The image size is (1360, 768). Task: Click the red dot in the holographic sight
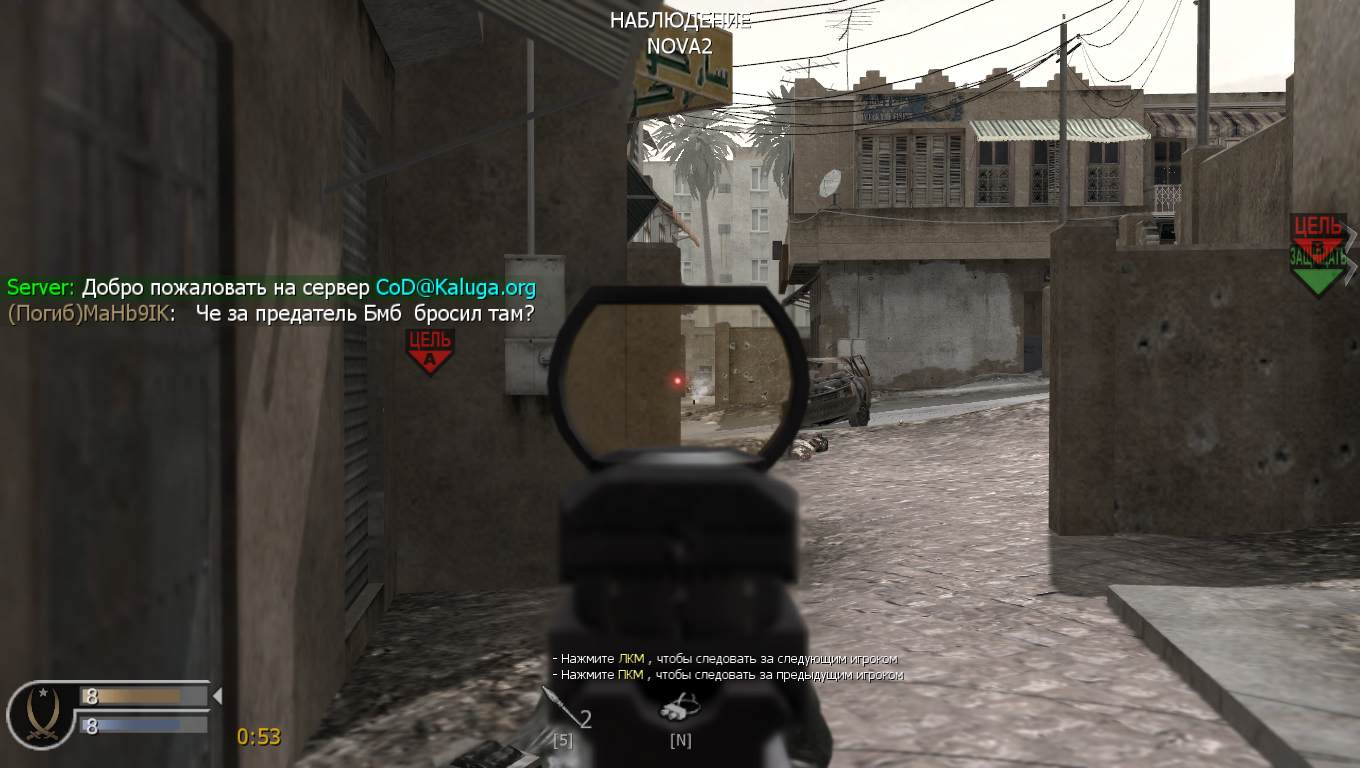pyautogui.click(x=677, y=380)
